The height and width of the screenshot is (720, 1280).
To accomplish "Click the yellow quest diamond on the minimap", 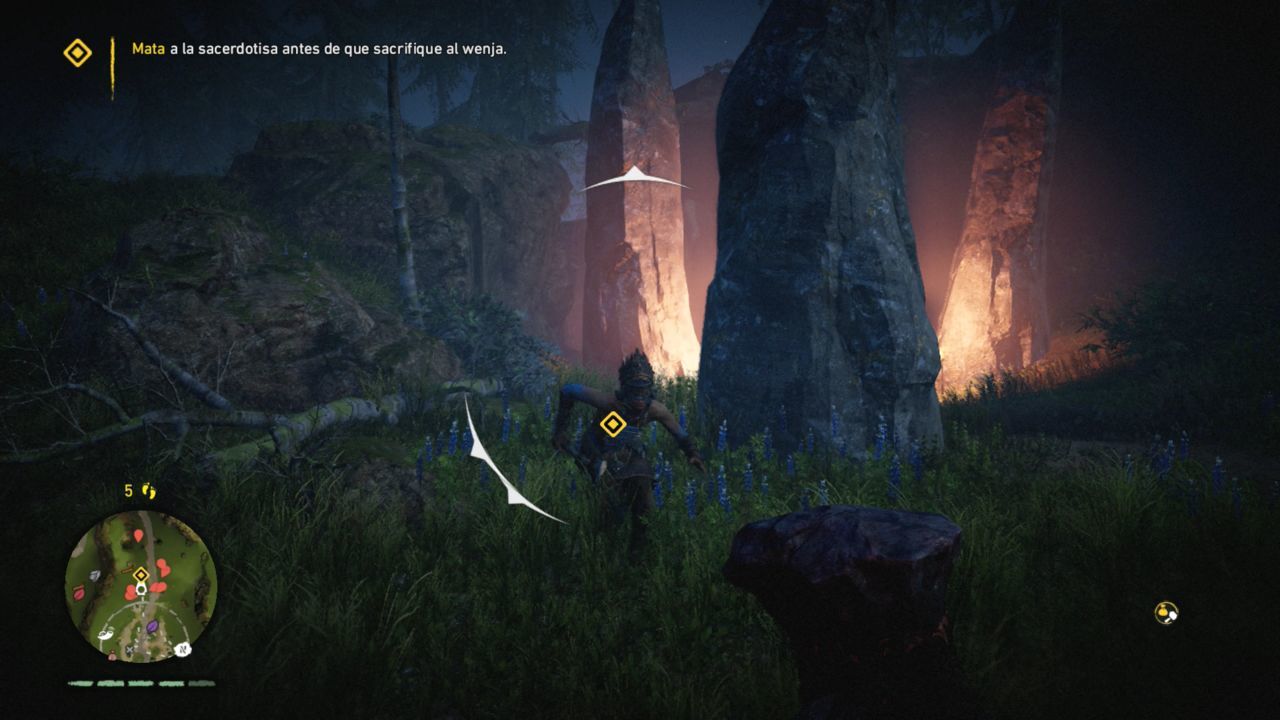I will click(140, 574).
